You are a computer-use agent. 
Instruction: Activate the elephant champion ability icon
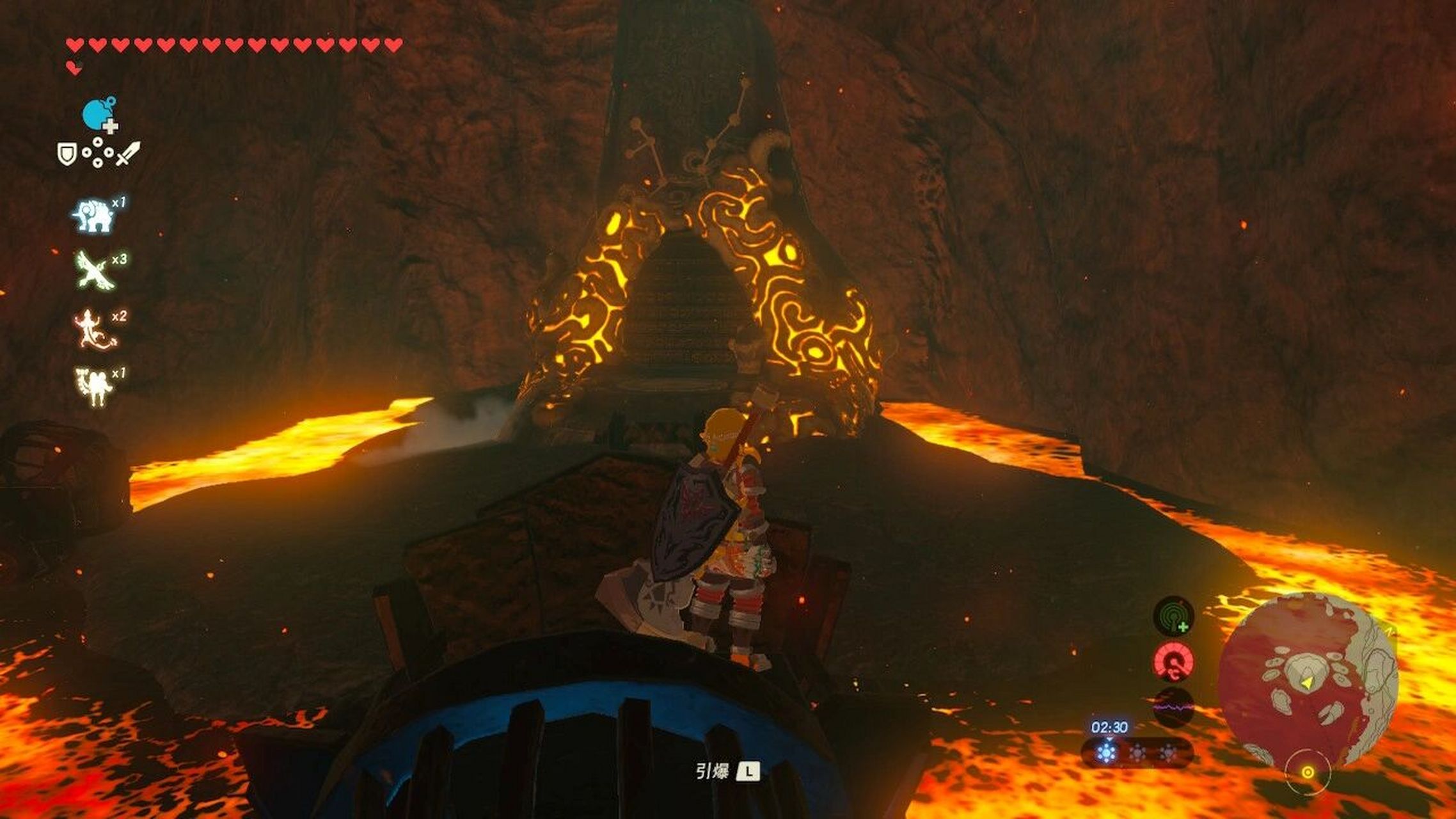95,215
